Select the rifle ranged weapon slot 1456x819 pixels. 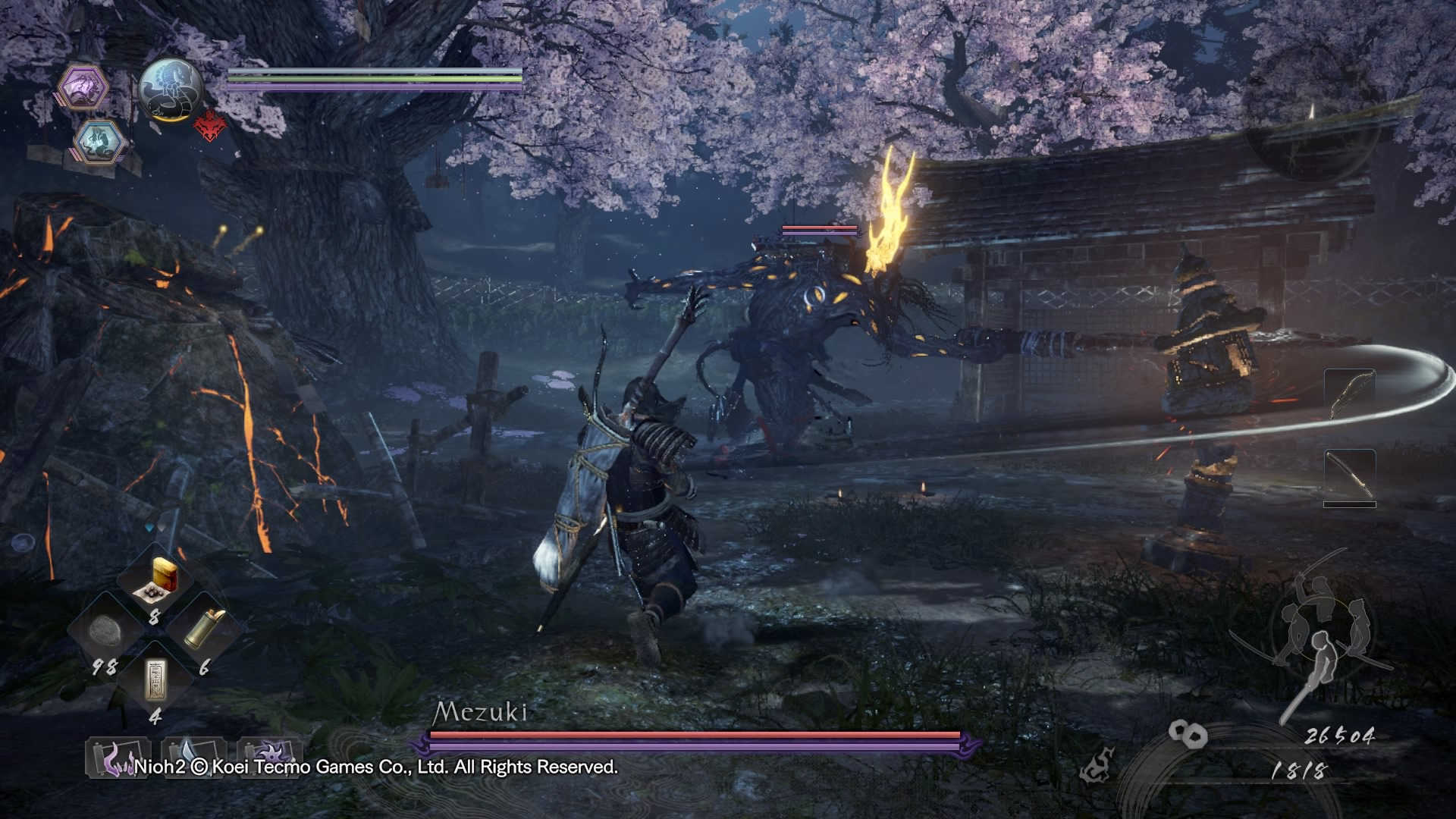click(x=1349, y=476)
